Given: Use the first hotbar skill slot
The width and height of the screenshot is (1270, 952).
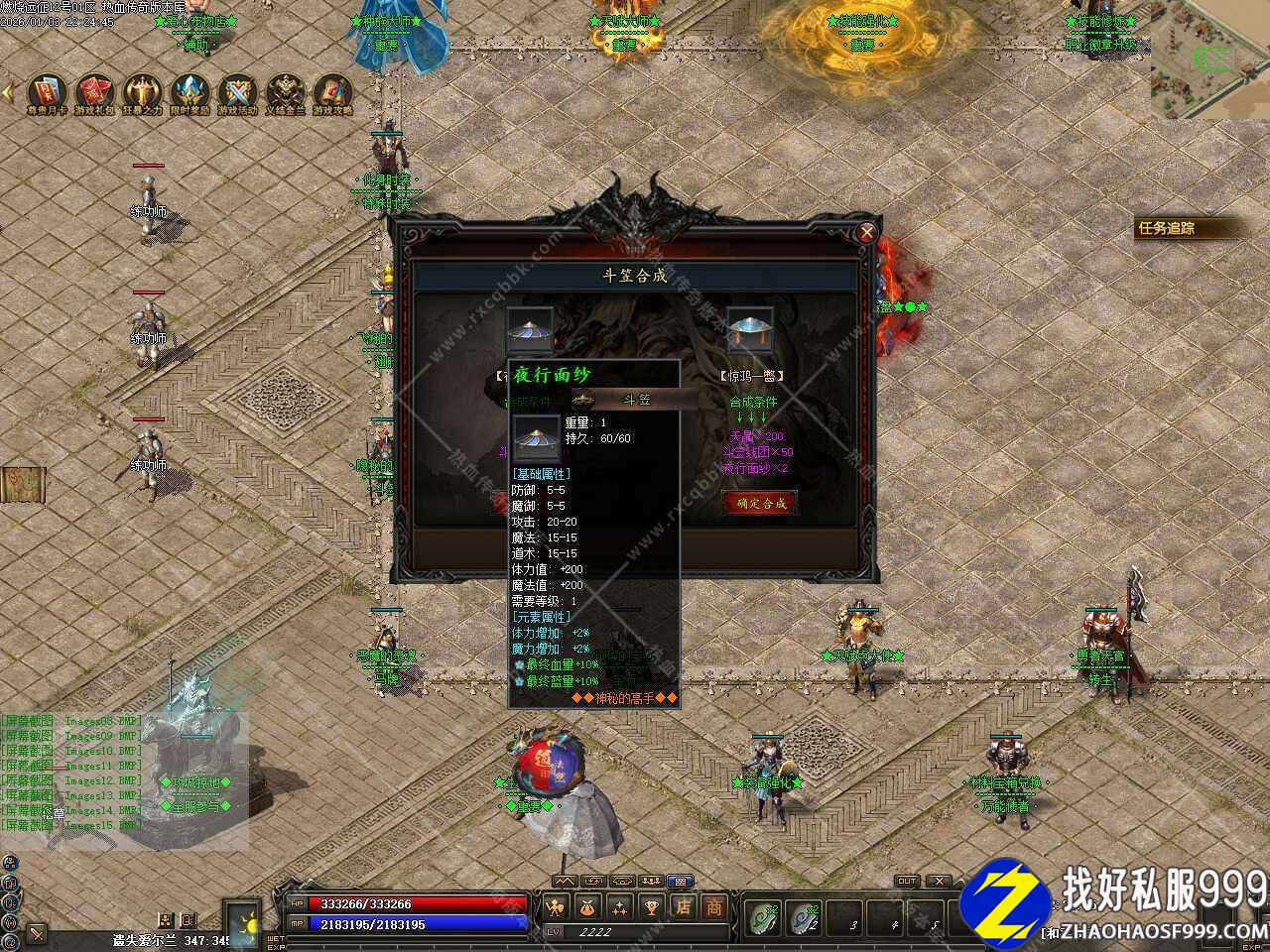Looking at the screenshot, I should coord(762,917).
